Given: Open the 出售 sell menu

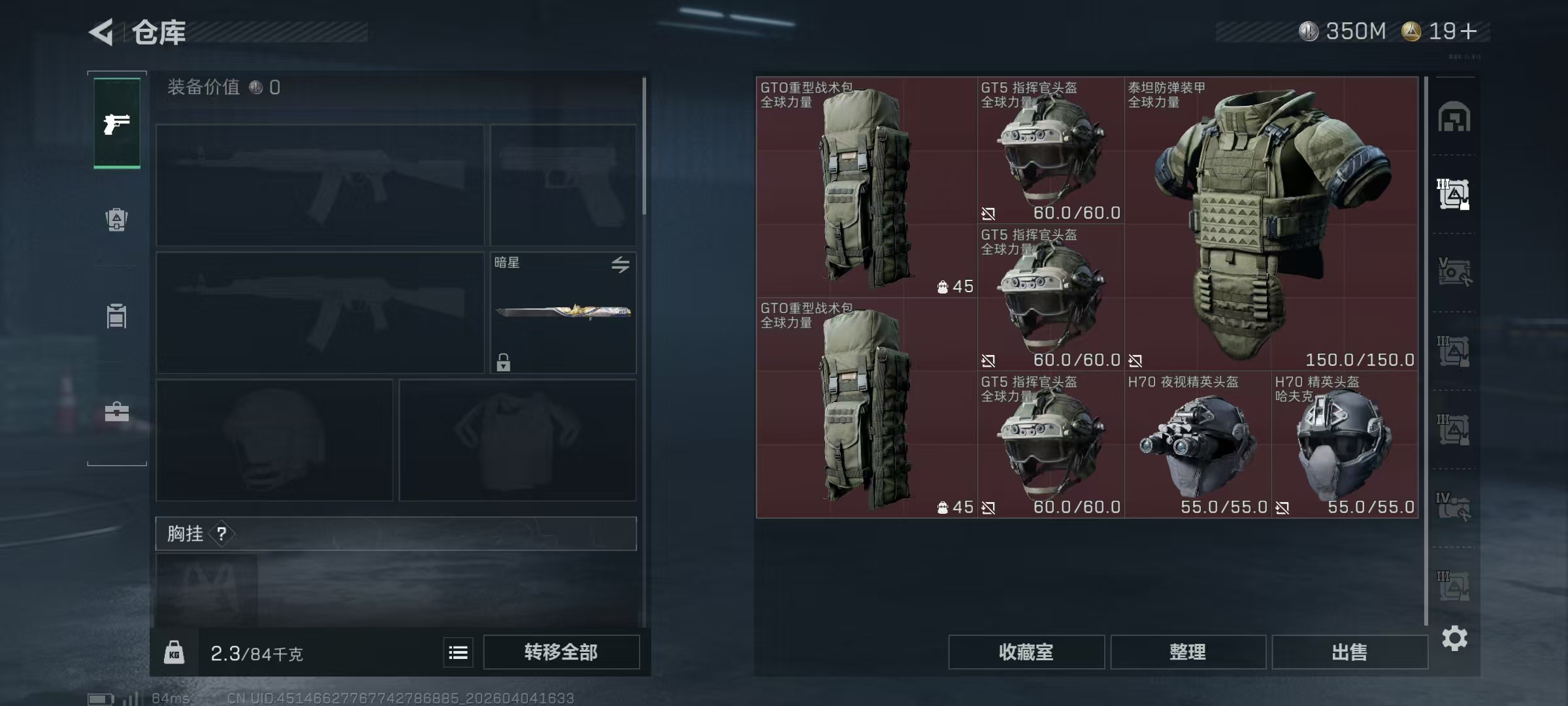Looking at the screenshot, I should (1349, 652).
